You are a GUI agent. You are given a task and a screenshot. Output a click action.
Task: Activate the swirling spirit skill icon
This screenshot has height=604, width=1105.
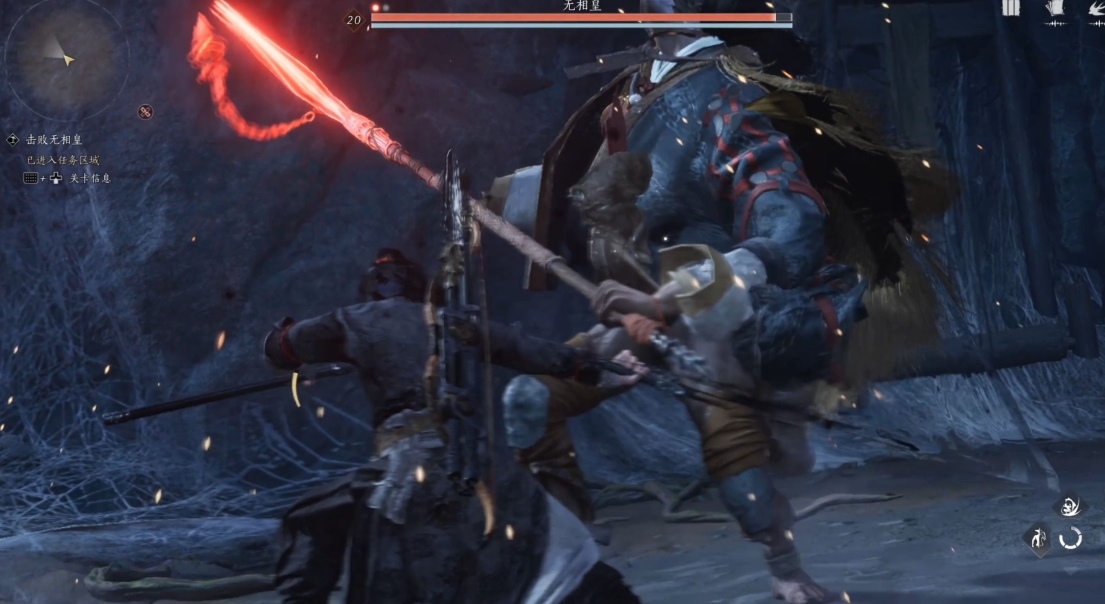(1069, 506)
